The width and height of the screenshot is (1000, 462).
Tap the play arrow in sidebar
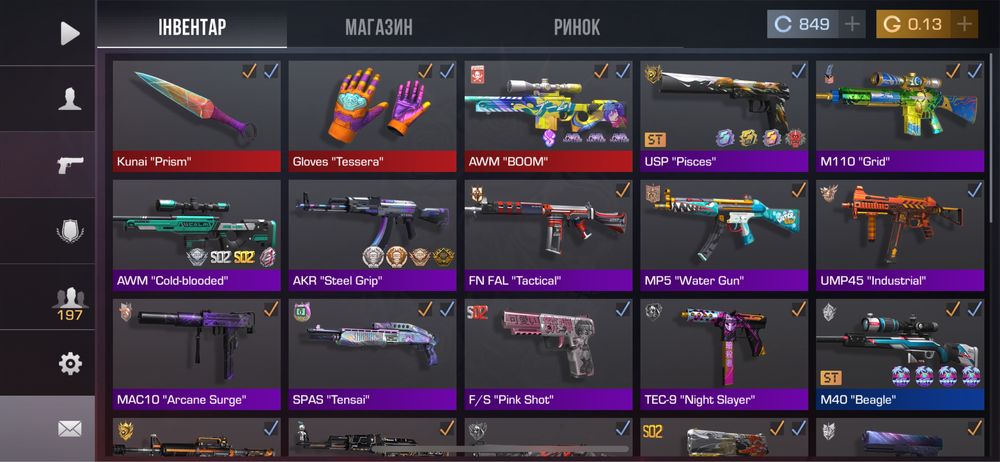click(x=69, y=33)
